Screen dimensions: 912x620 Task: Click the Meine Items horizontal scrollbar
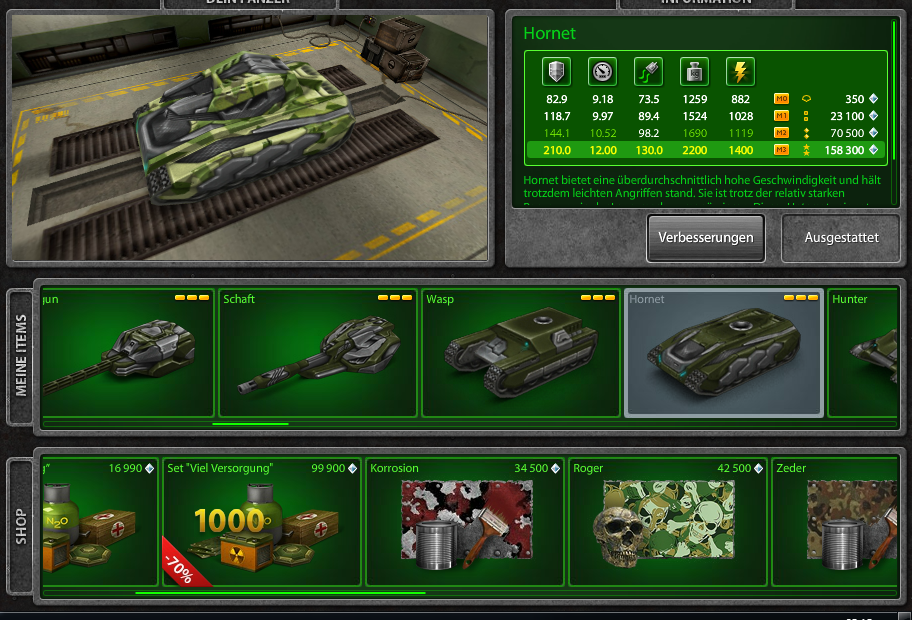pos(250,424)
